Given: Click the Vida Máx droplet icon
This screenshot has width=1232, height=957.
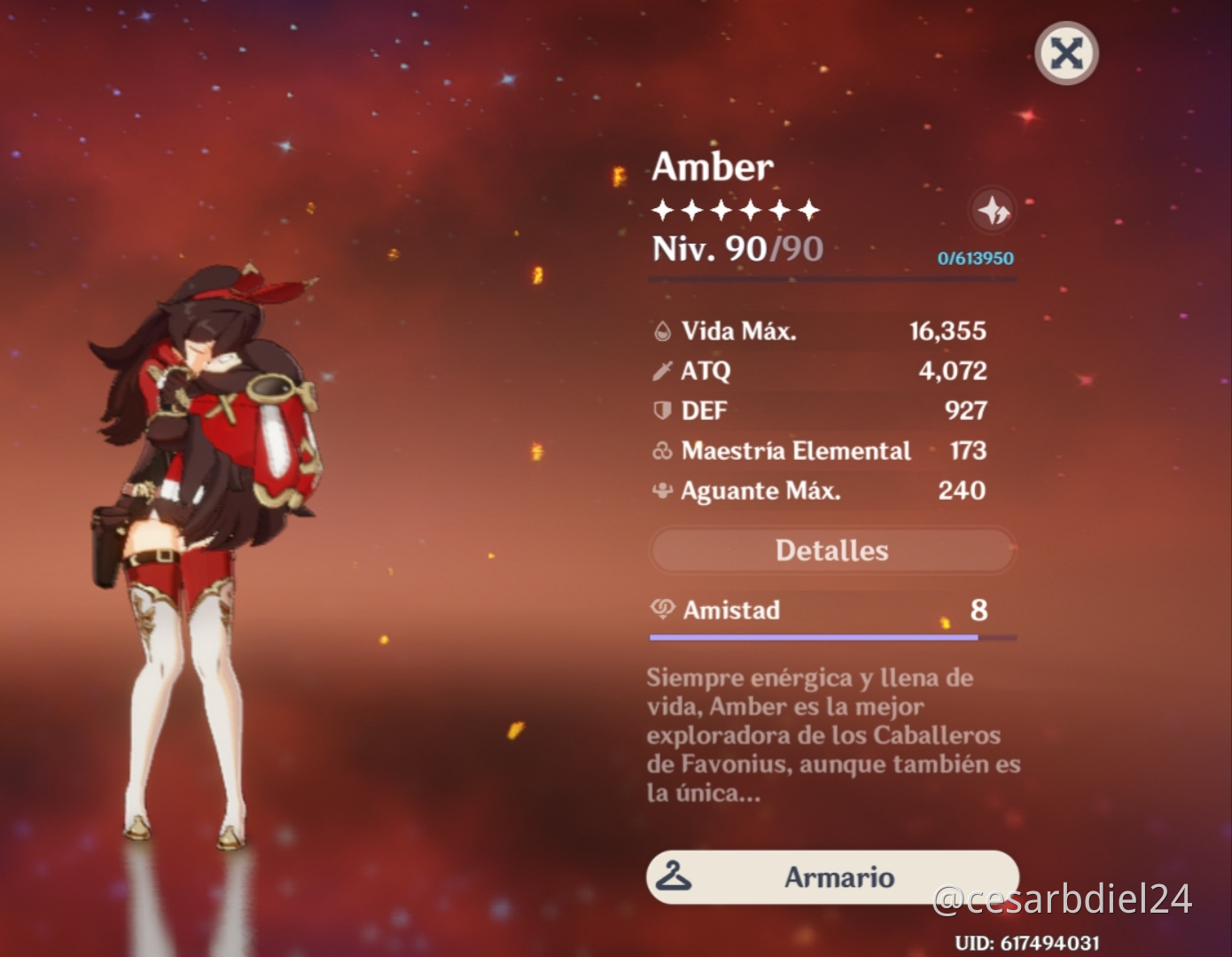Looking at the screenshot, I should pyautogui.click(x=661, y=331).
